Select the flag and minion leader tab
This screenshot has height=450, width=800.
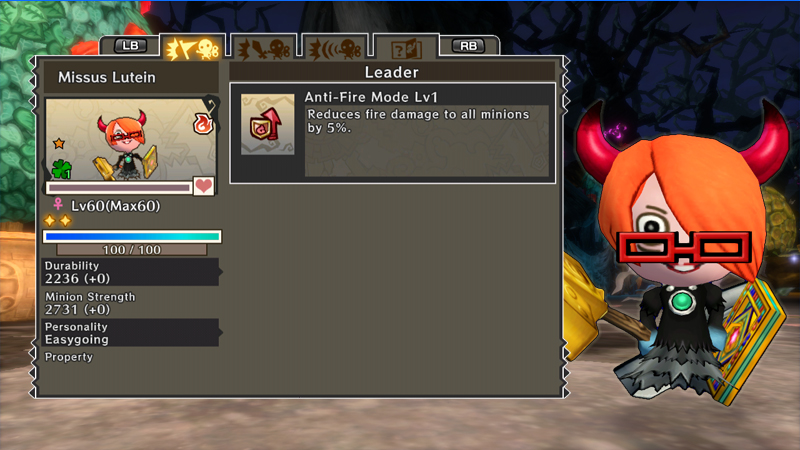[x=191, y=48]
